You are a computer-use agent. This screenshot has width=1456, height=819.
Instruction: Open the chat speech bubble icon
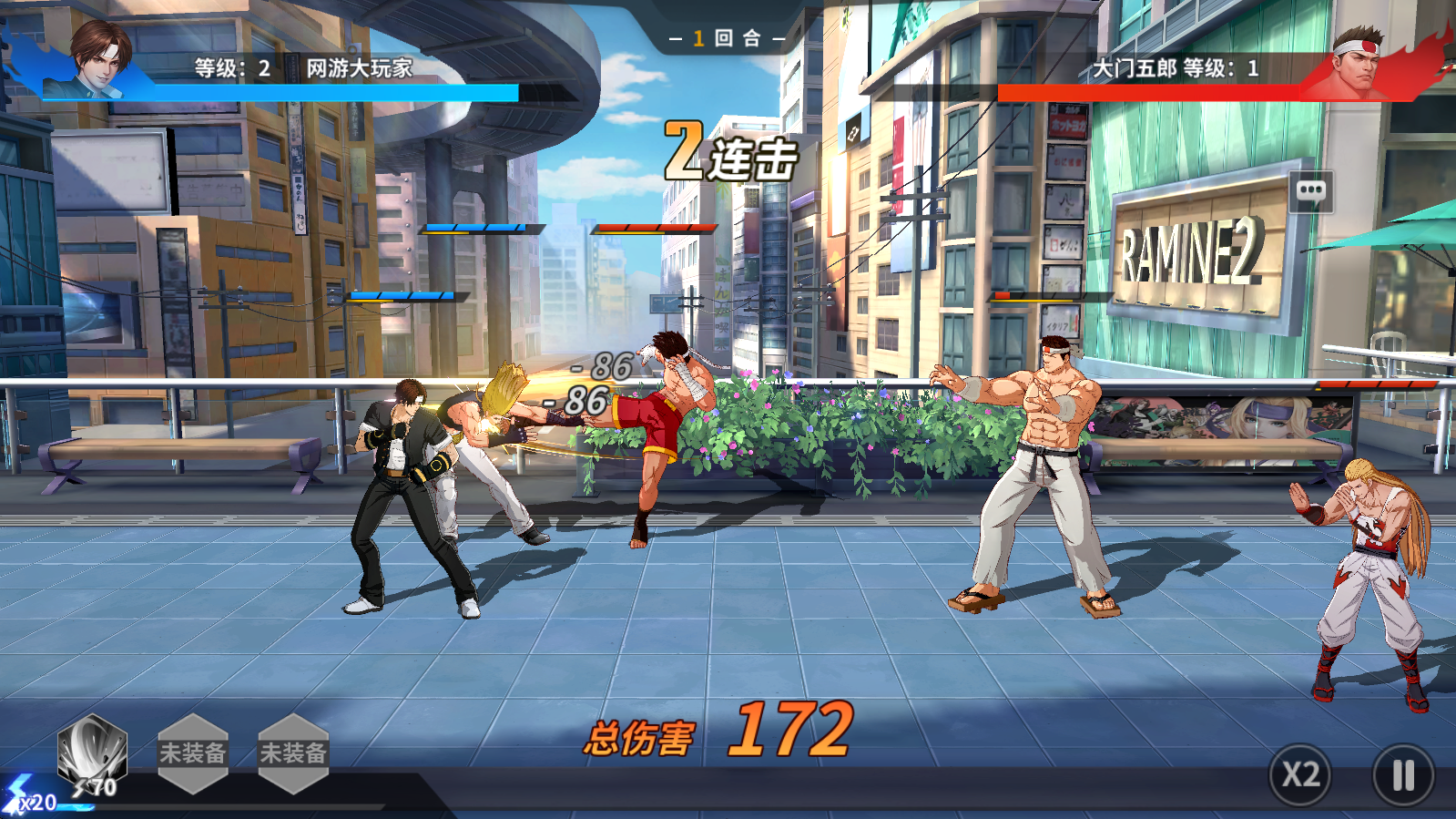(1311, 190)
